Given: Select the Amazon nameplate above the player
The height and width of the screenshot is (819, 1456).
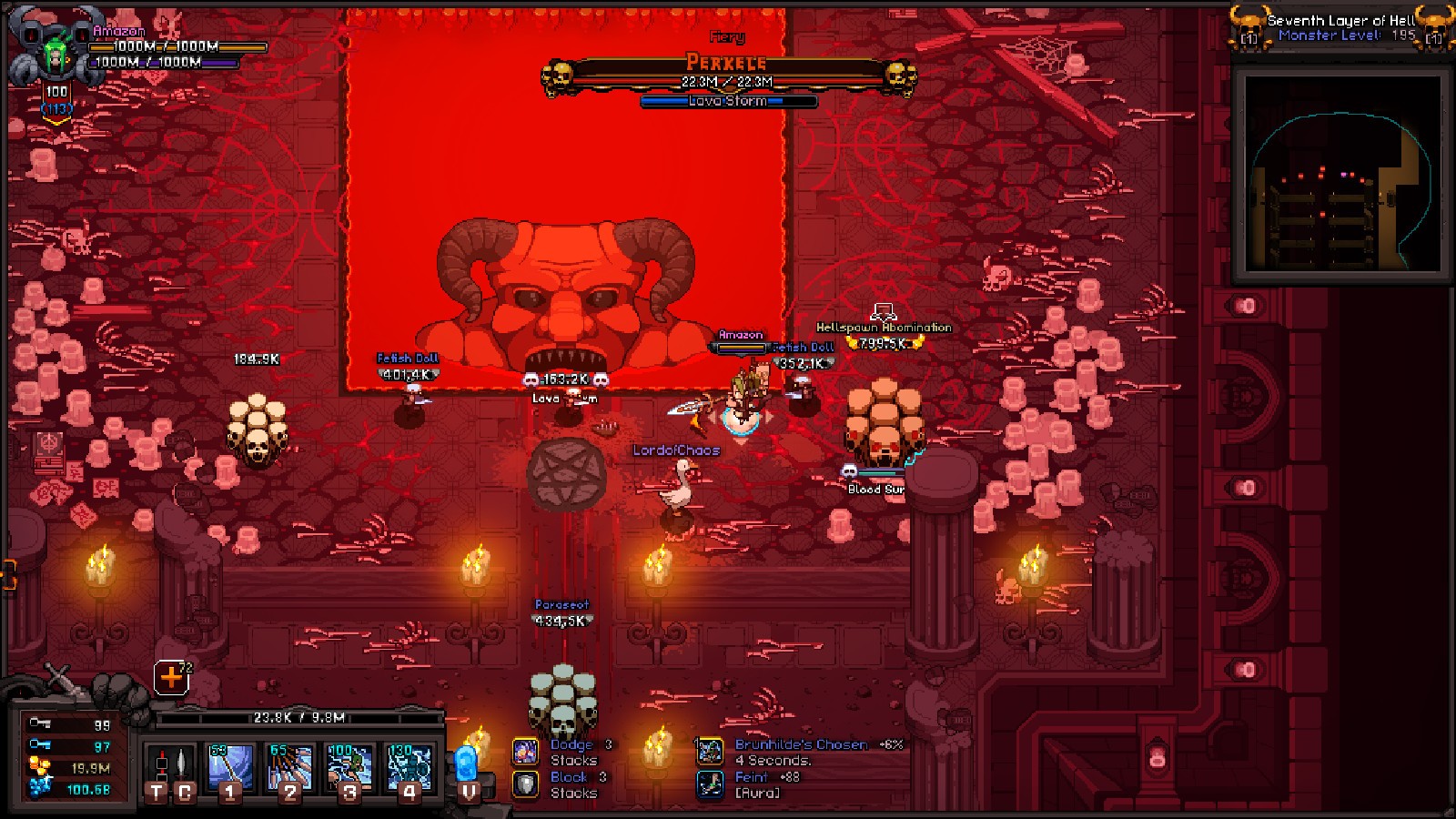Looking at the screenshot, I should pos(740,335).
